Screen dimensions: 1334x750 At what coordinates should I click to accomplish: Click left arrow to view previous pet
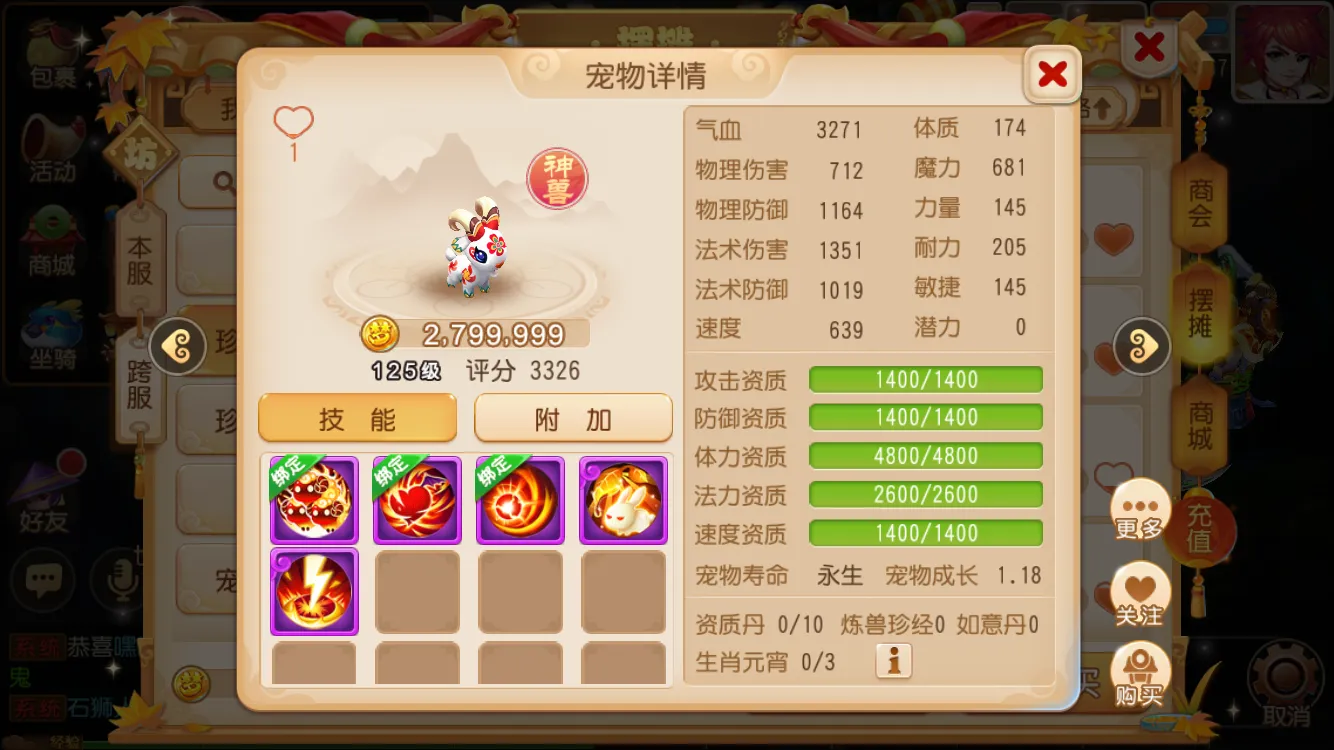[177, 348]
